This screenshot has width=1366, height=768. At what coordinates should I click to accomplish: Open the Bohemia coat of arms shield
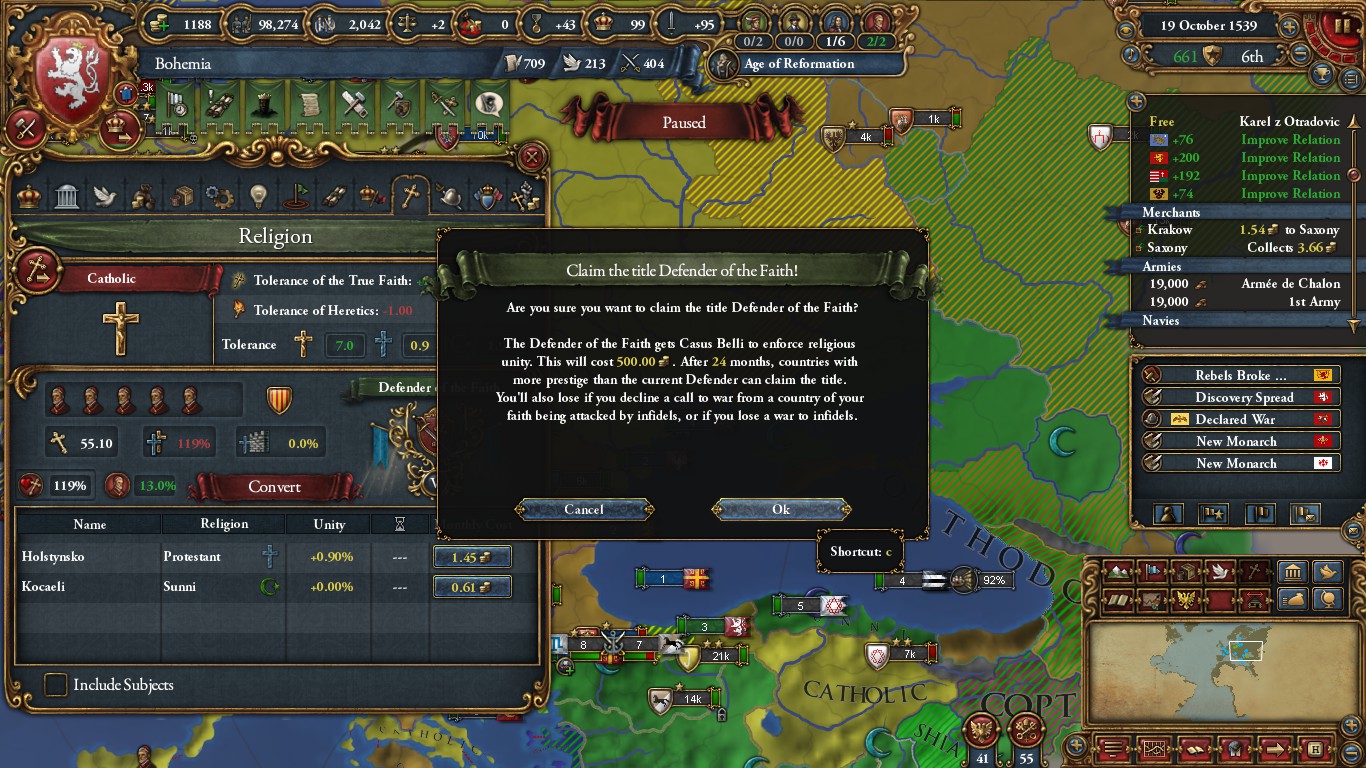(x=72, y=81)
